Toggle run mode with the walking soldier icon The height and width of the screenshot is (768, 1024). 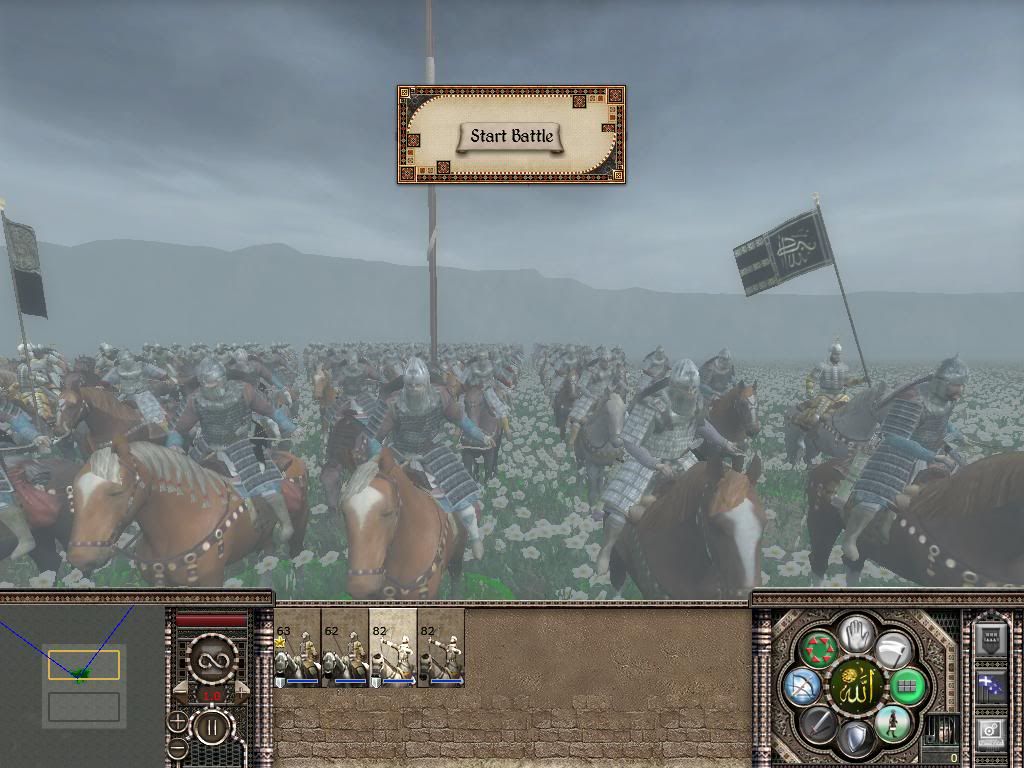pos(891,723)
